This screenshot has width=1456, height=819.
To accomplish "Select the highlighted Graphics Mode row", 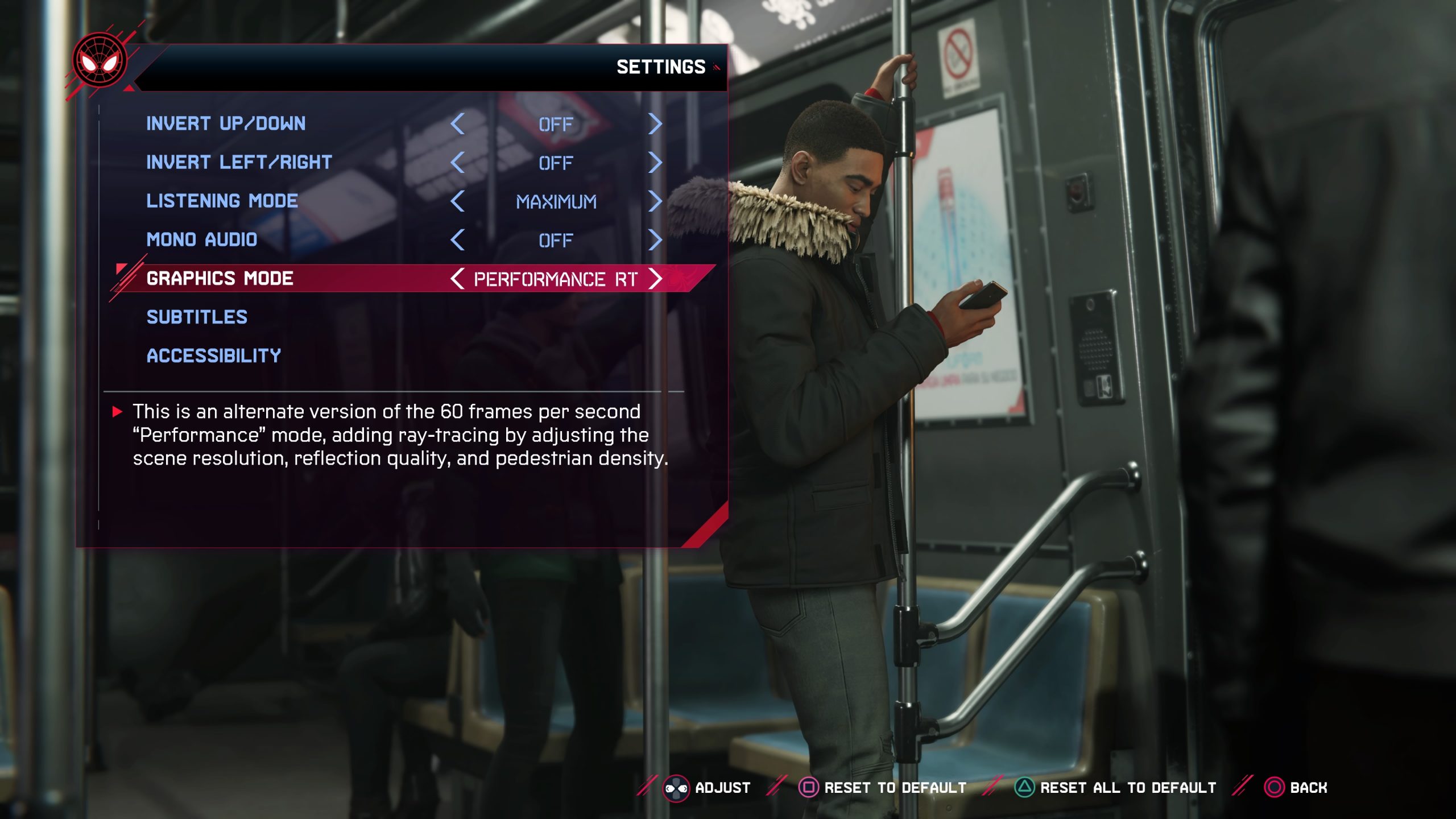I will click(220, 278).
